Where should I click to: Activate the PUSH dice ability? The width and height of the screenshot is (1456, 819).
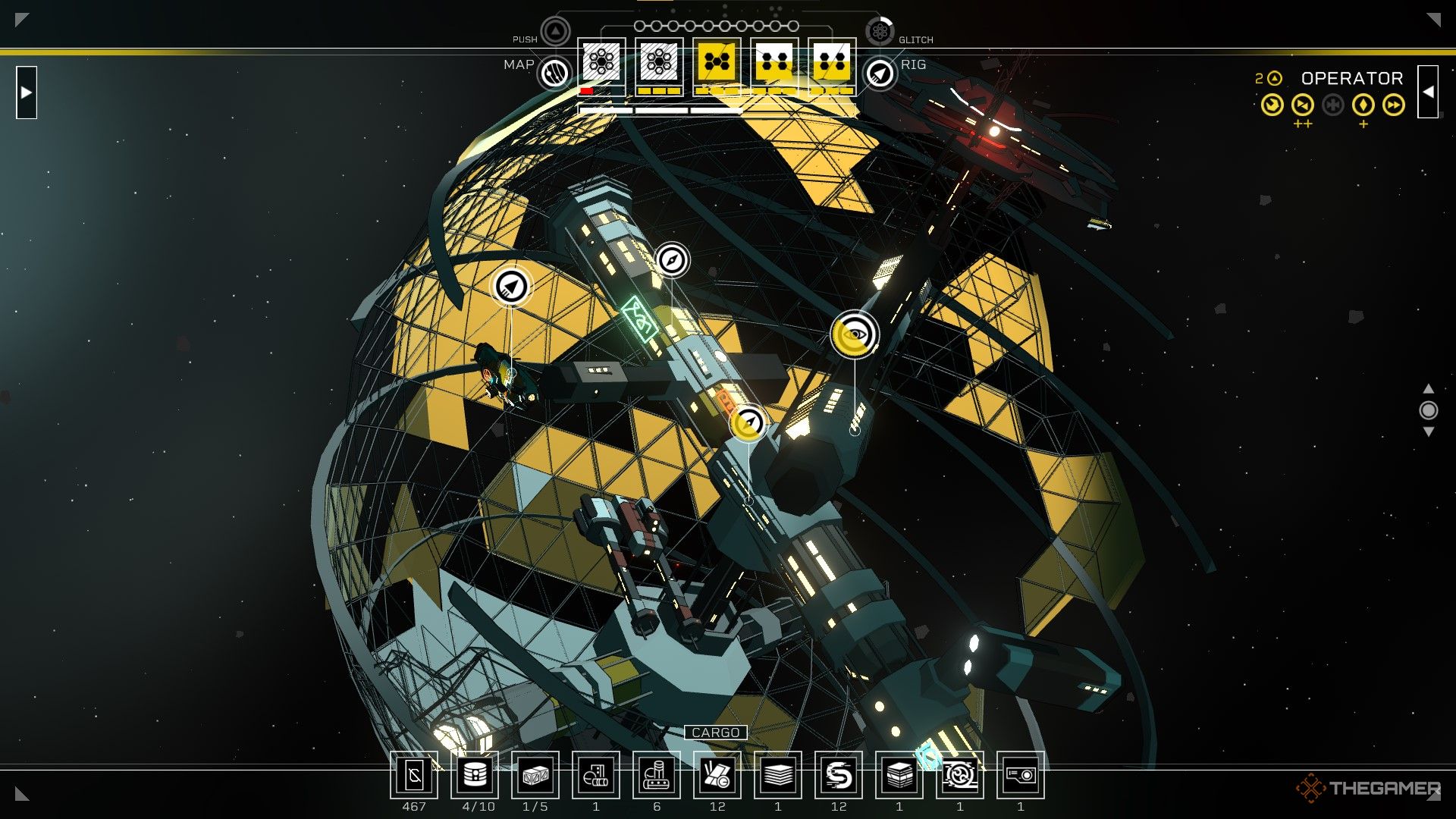pos(556,32)
